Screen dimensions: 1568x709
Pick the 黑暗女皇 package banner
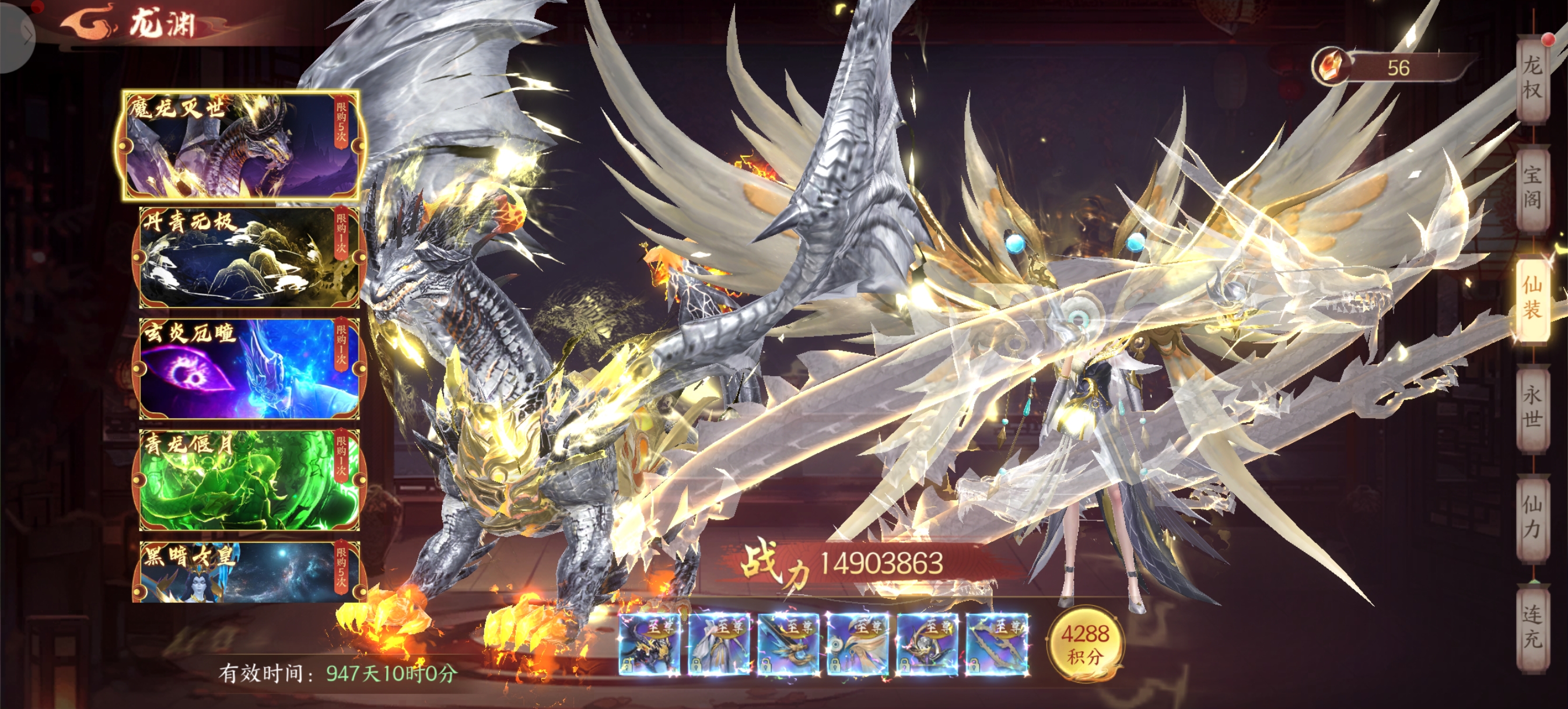pos(249,572)
